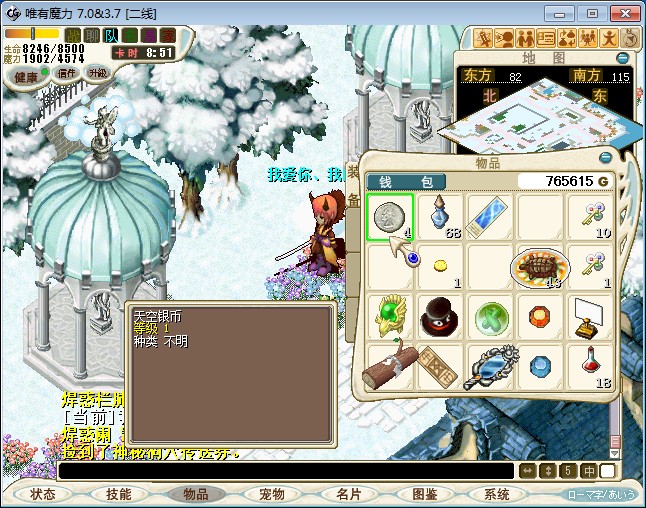Screen dimensions: 646x508
Task: Open the 宠物 pets menu
Action: click(x=271, y=494)
